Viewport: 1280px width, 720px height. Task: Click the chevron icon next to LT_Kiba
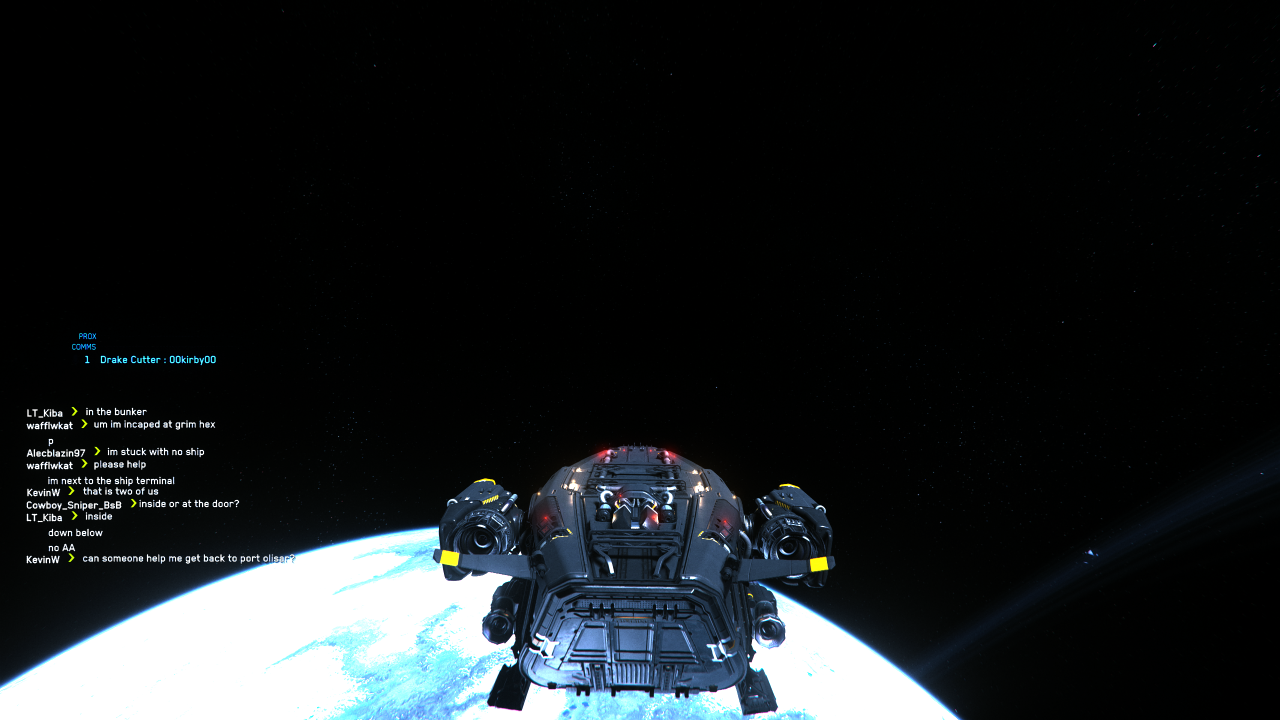pos(73,411)
